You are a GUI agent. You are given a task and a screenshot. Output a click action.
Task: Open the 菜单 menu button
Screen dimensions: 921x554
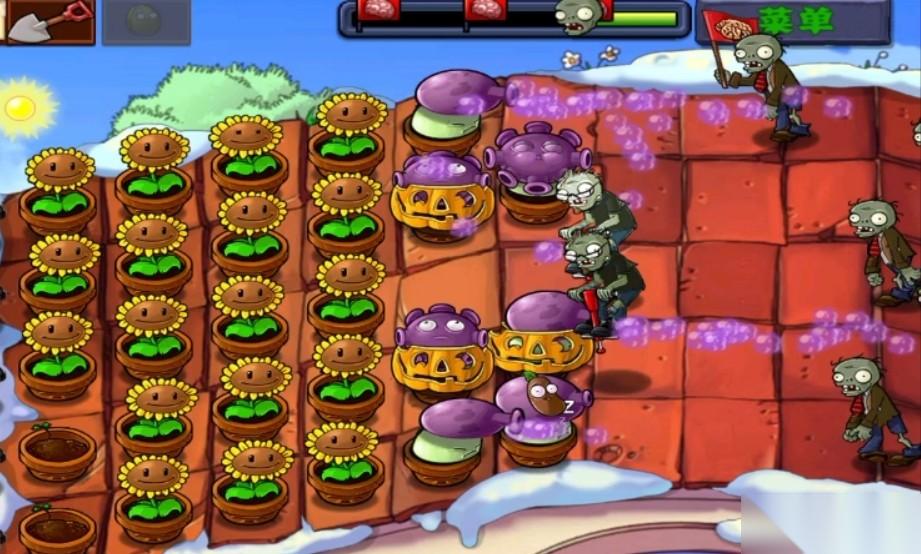(795, 21)
